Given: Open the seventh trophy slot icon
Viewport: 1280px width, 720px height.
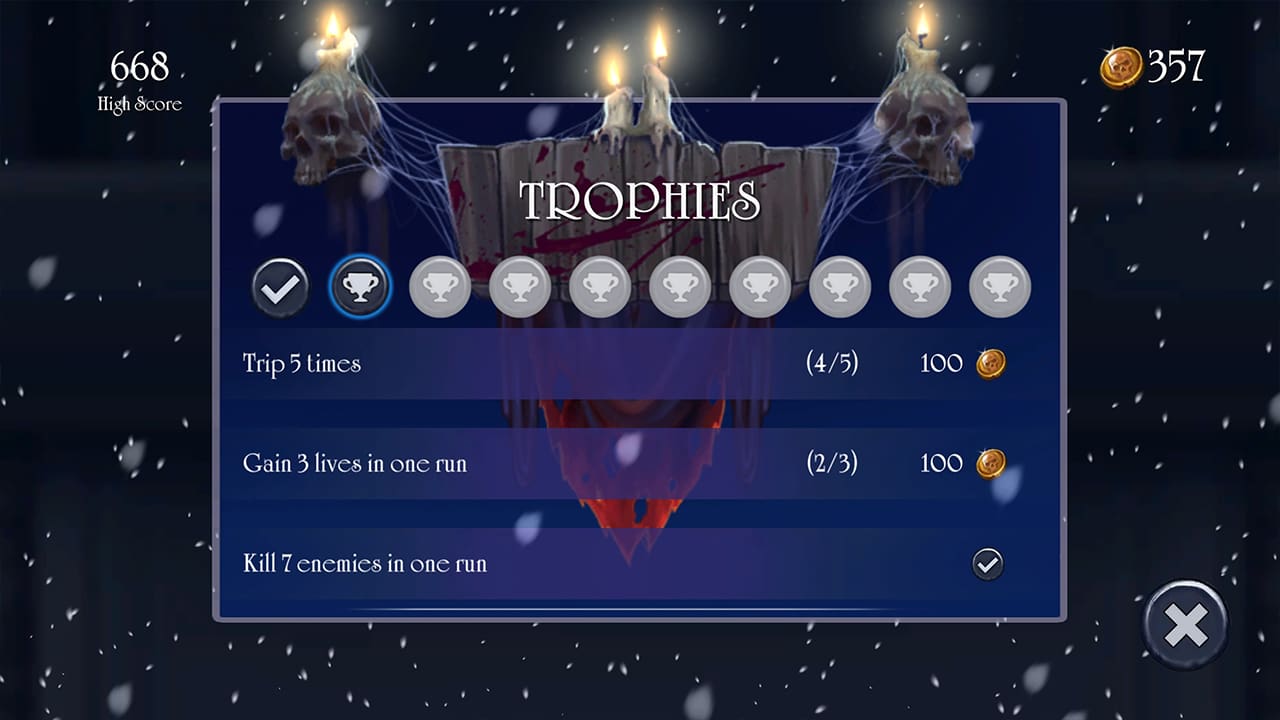Looking at the screenshot, I should tap(759, 287).
